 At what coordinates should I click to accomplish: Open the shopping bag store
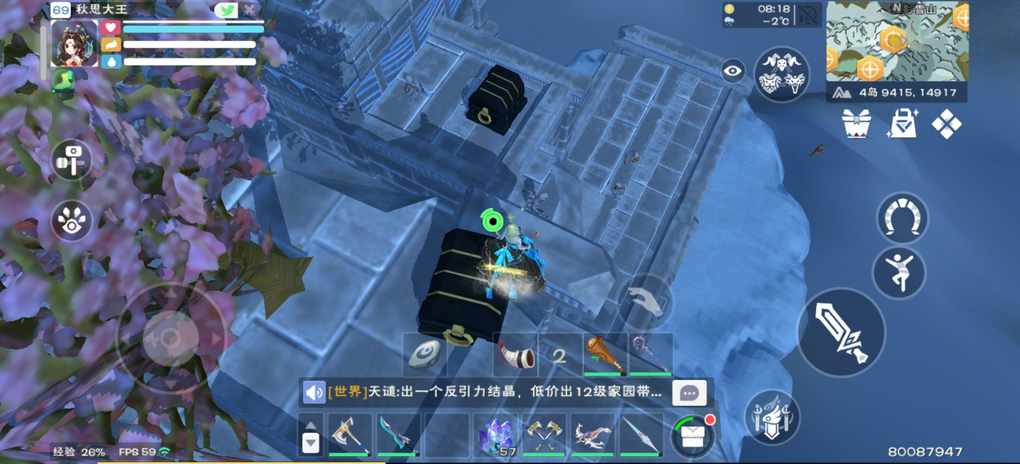pyautogui.click(x=902, y=124)
